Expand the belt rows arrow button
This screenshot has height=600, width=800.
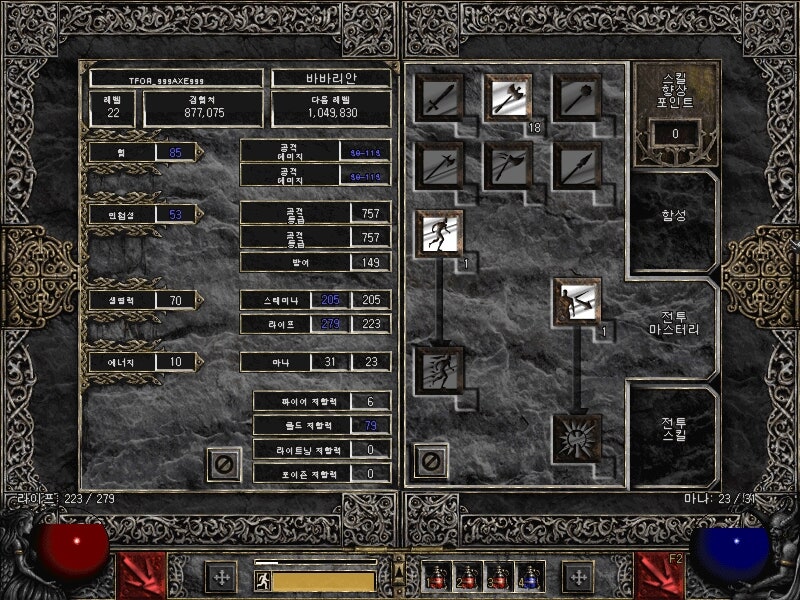398,570
